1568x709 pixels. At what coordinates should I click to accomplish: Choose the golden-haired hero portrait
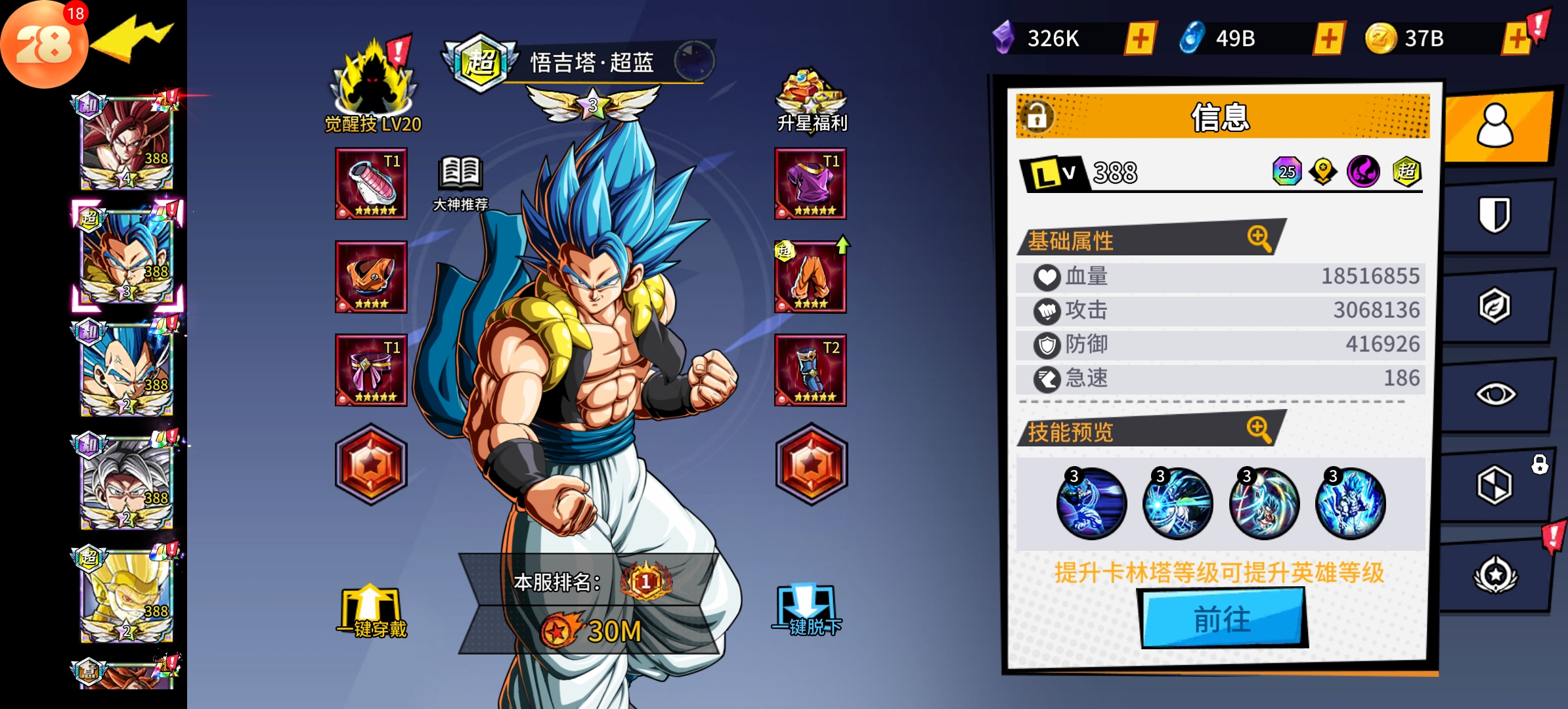click(x=126, y=594)
